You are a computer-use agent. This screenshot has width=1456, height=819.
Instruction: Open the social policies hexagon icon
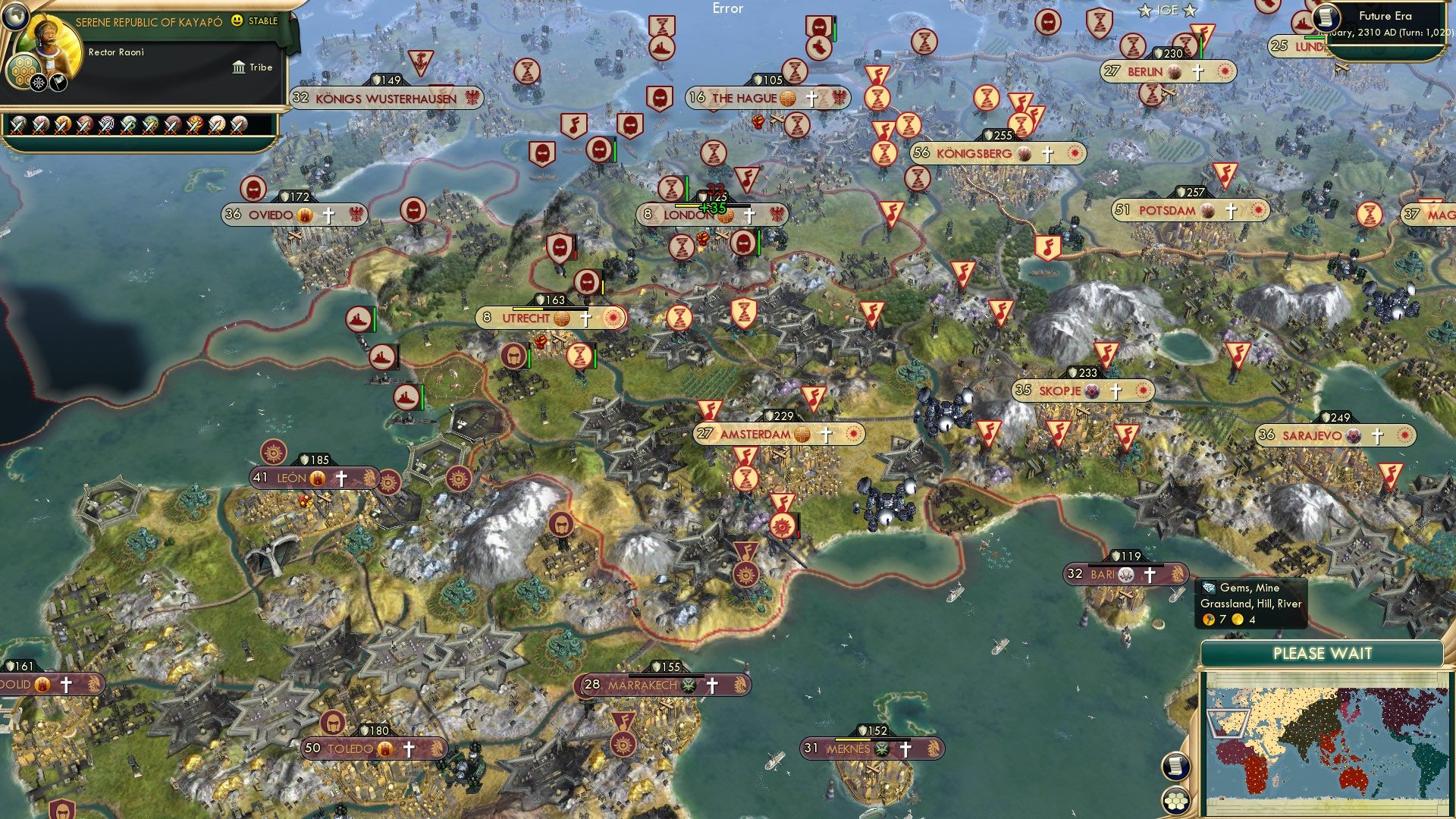[24, 70]
